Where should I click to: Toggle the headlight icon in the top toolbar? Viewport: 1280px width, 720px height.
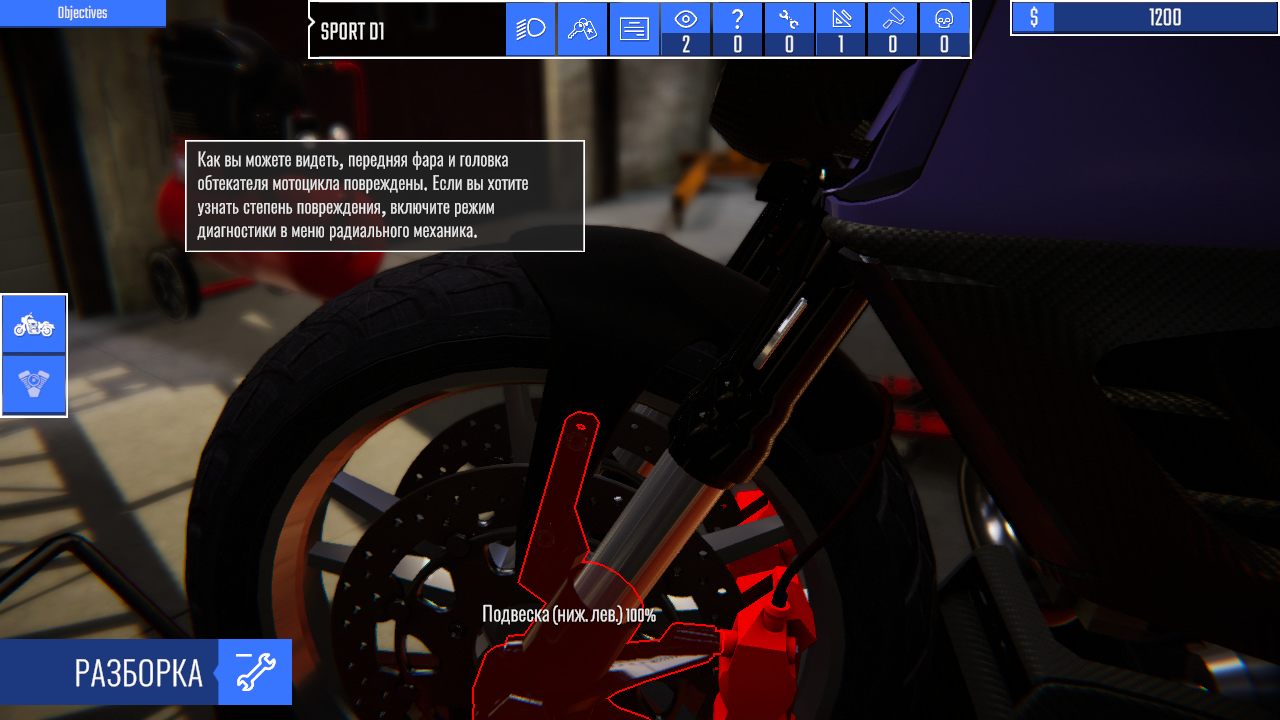tap(530, 29)
